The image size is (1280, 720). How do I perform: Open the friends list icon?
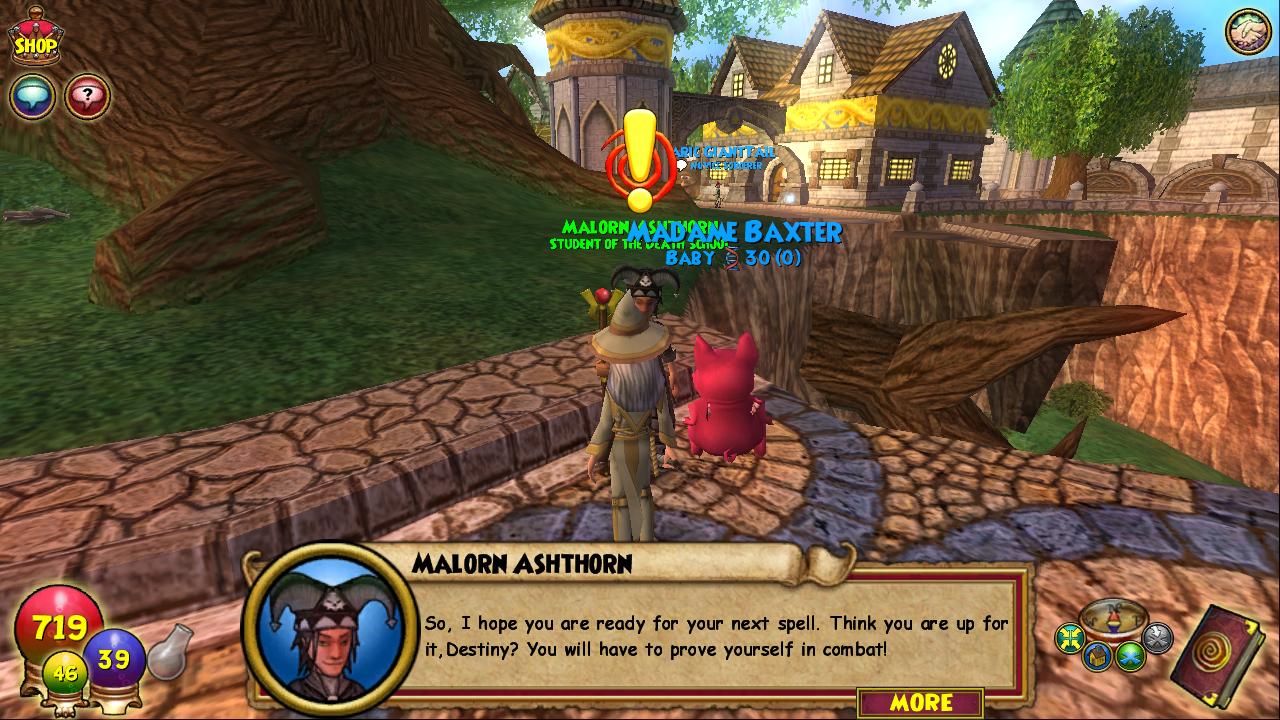(1248, 32)
